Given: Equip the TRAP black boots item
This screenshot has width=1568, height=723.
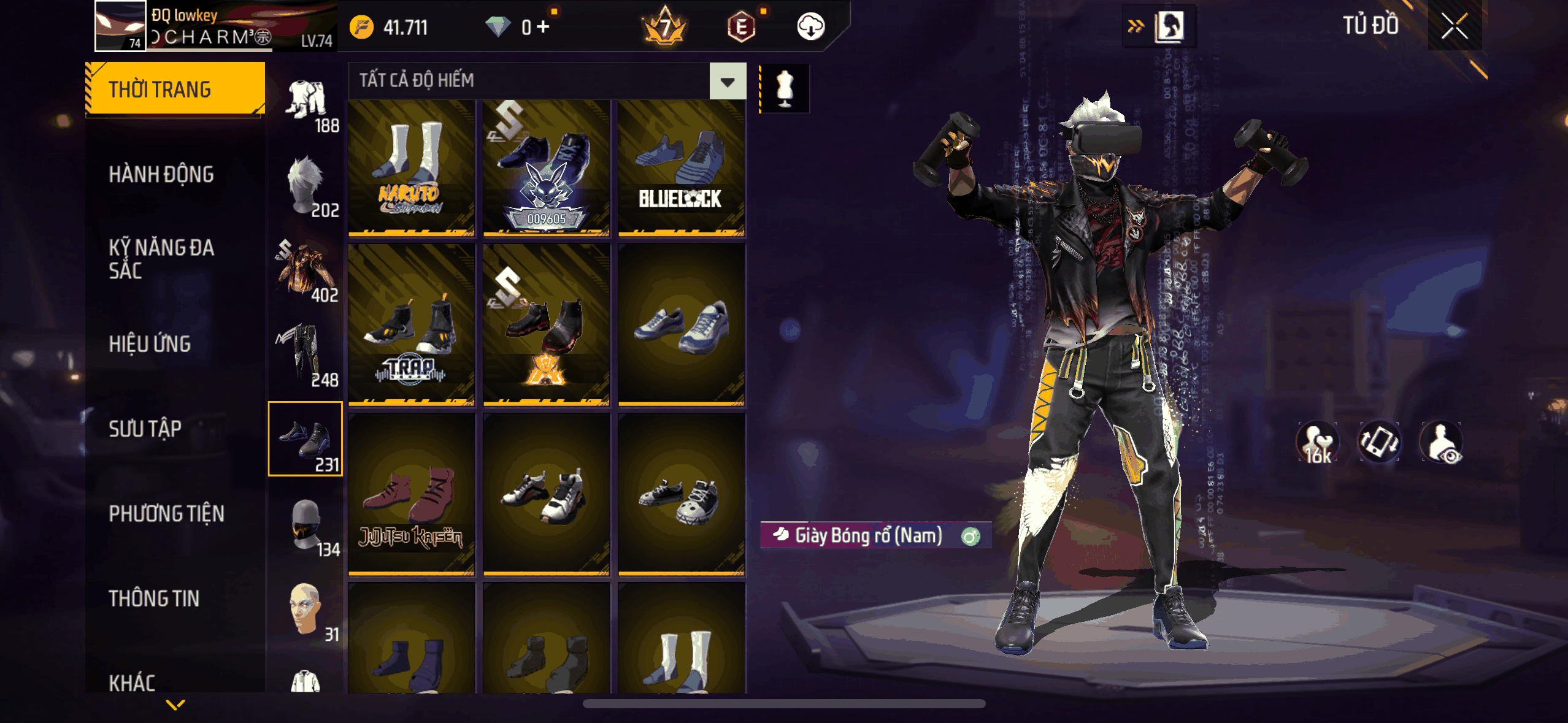Looking at the screenshot, I should [x=411, y=325].
